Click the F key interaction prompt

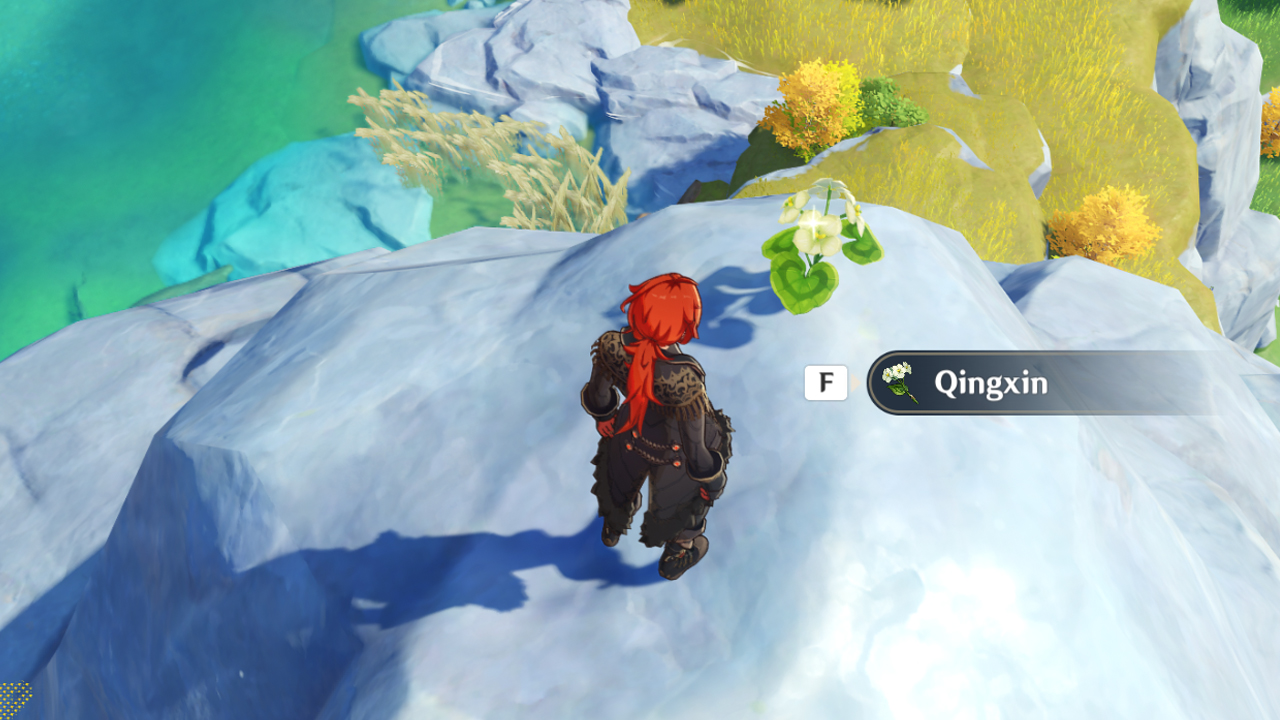(826, 381)
